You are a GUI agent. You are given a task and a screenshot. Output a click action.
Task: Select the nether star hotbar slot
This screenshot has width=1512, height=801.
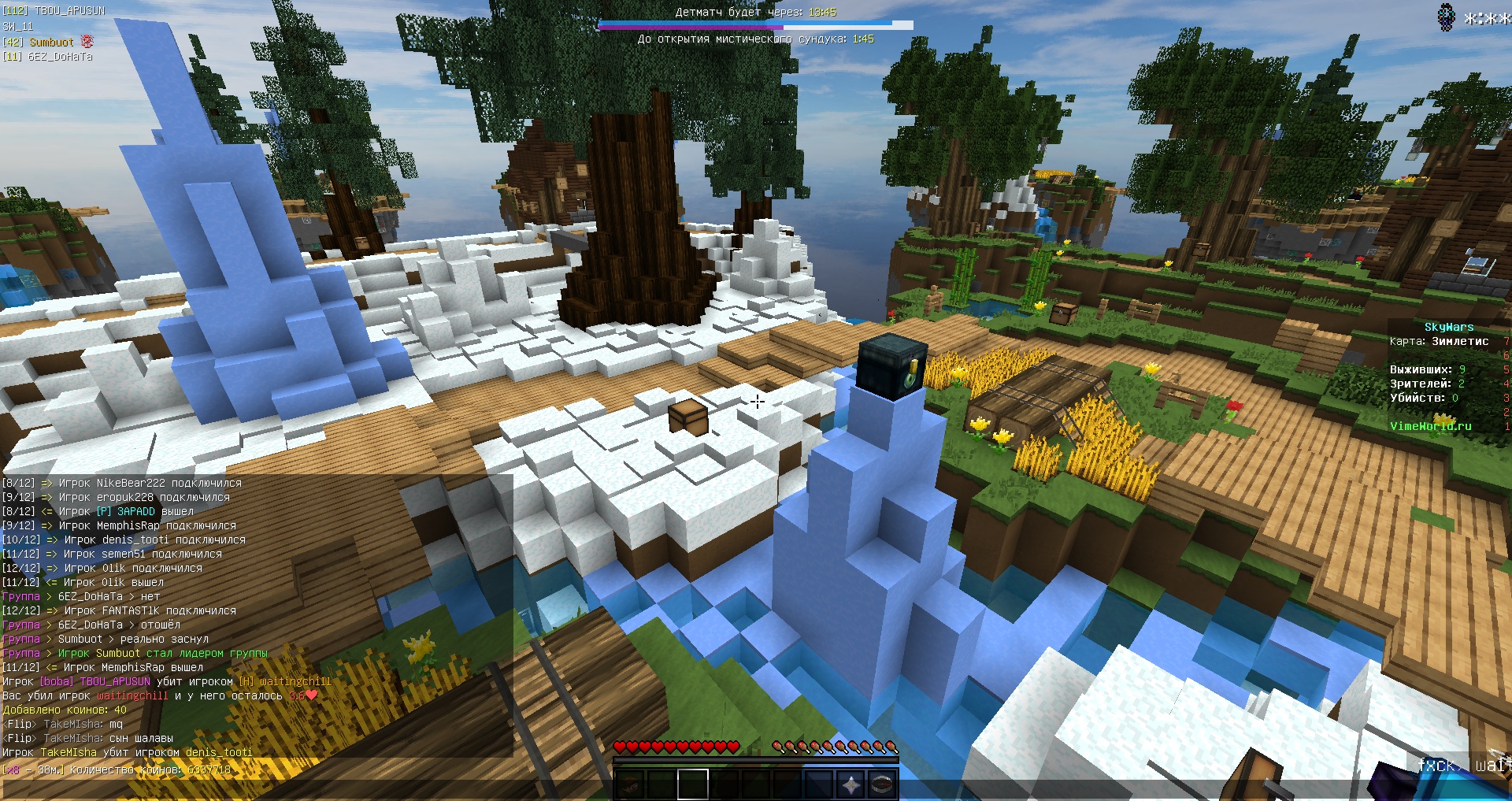point(851,784)
